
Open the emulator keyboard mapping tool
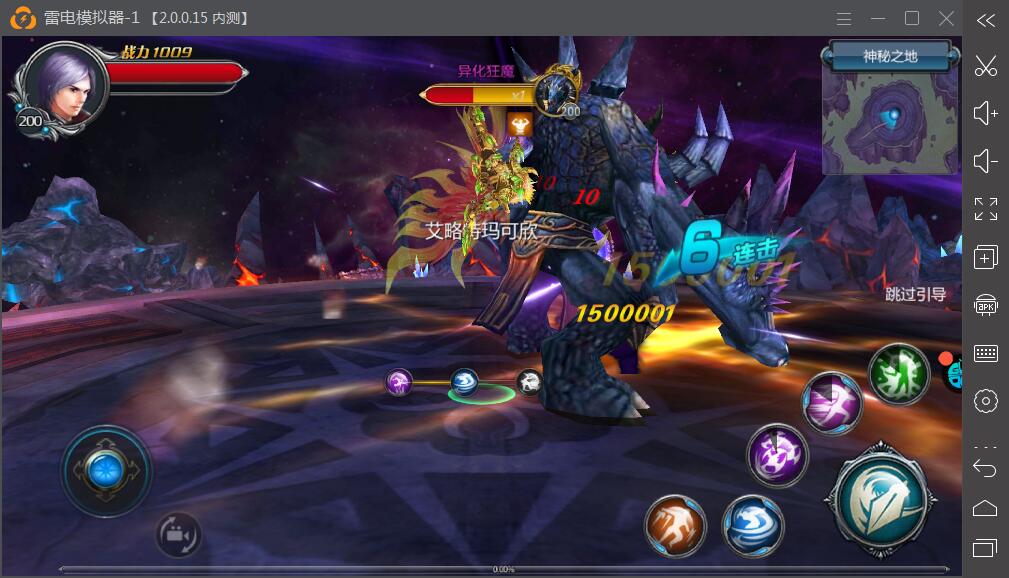click(985, 353)
